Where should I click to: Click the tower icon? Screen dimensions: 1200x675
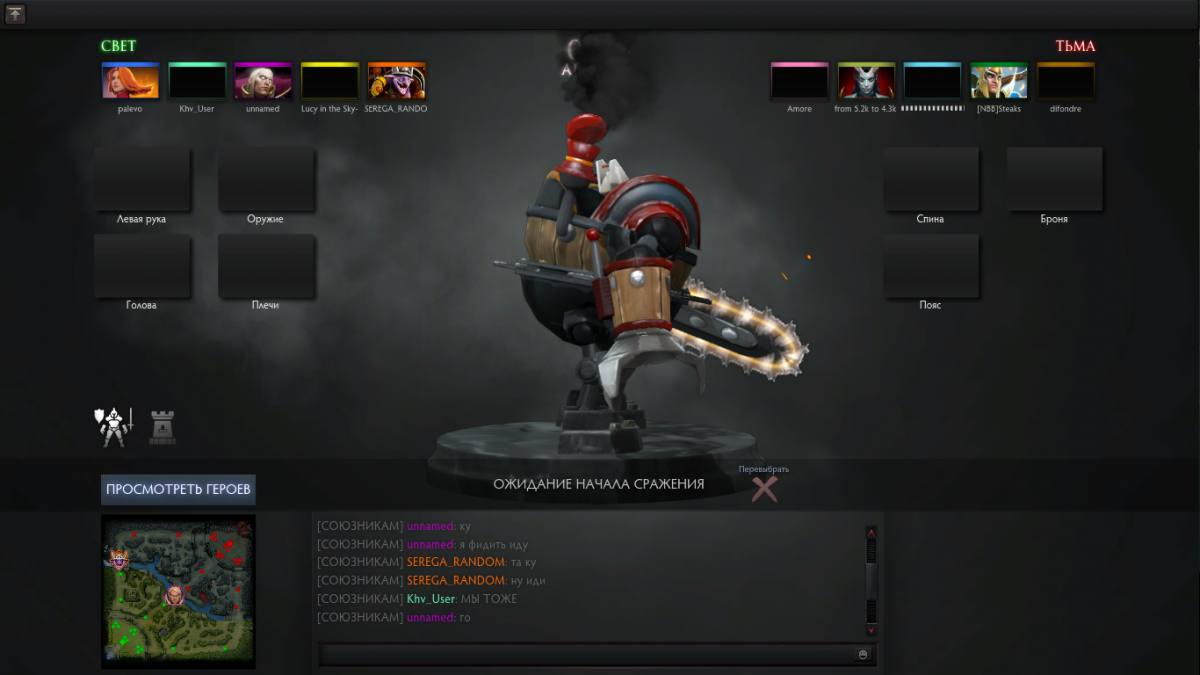(162, 427)
